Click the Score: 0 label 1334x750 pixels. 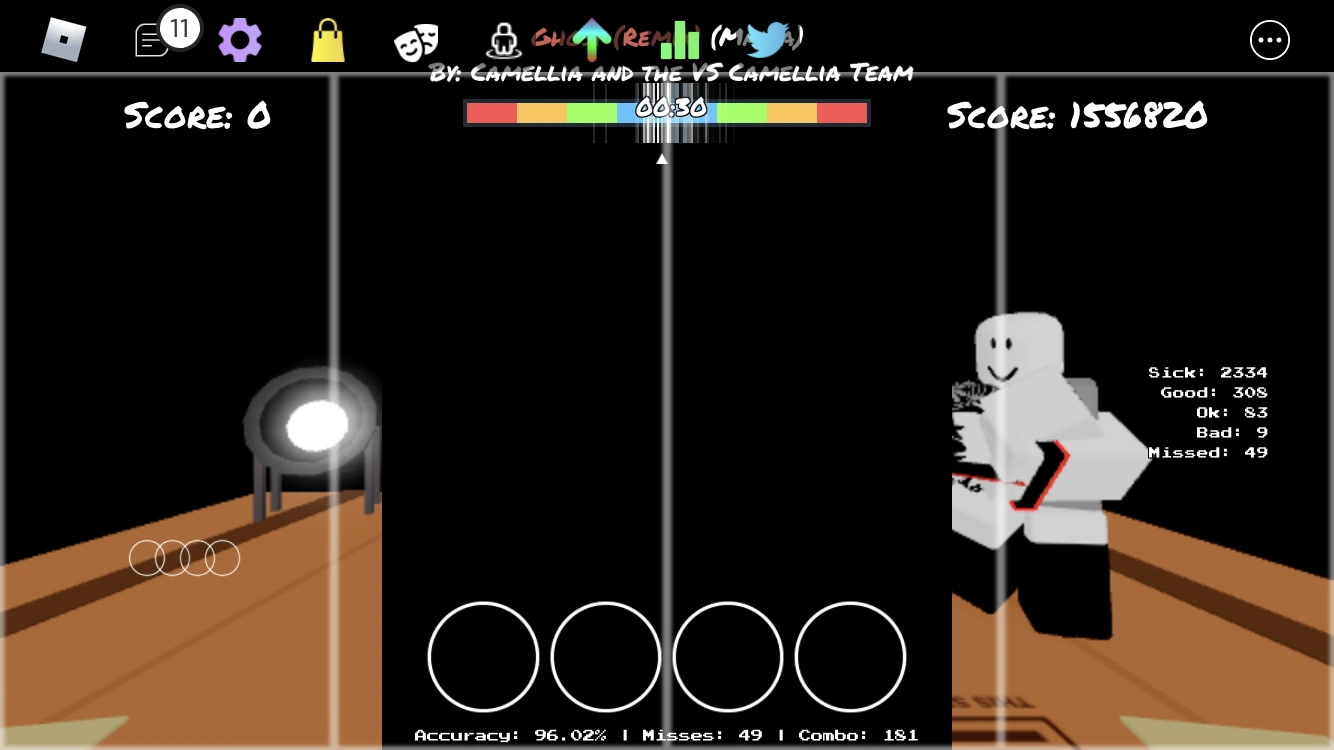tap(197, 117)
